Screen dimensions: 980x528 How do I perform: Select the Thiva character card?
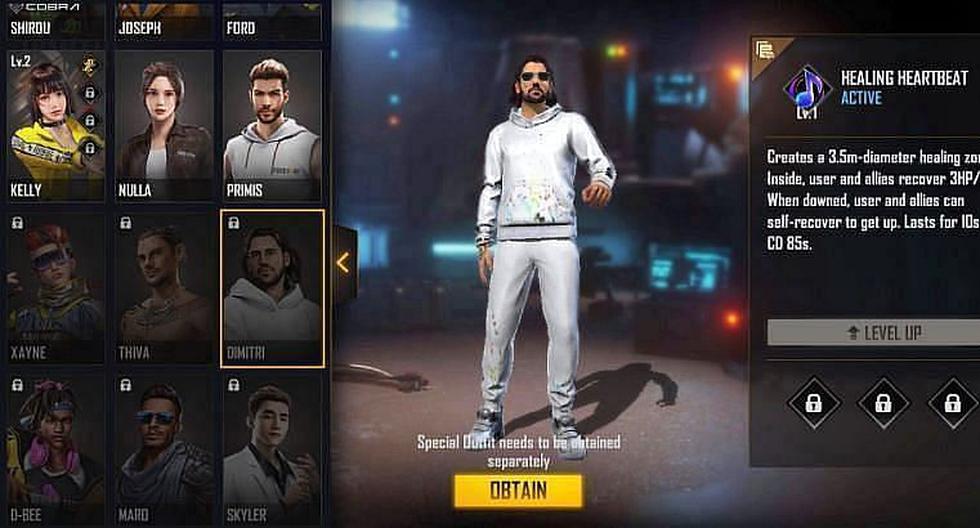click(x=164, y=288)
